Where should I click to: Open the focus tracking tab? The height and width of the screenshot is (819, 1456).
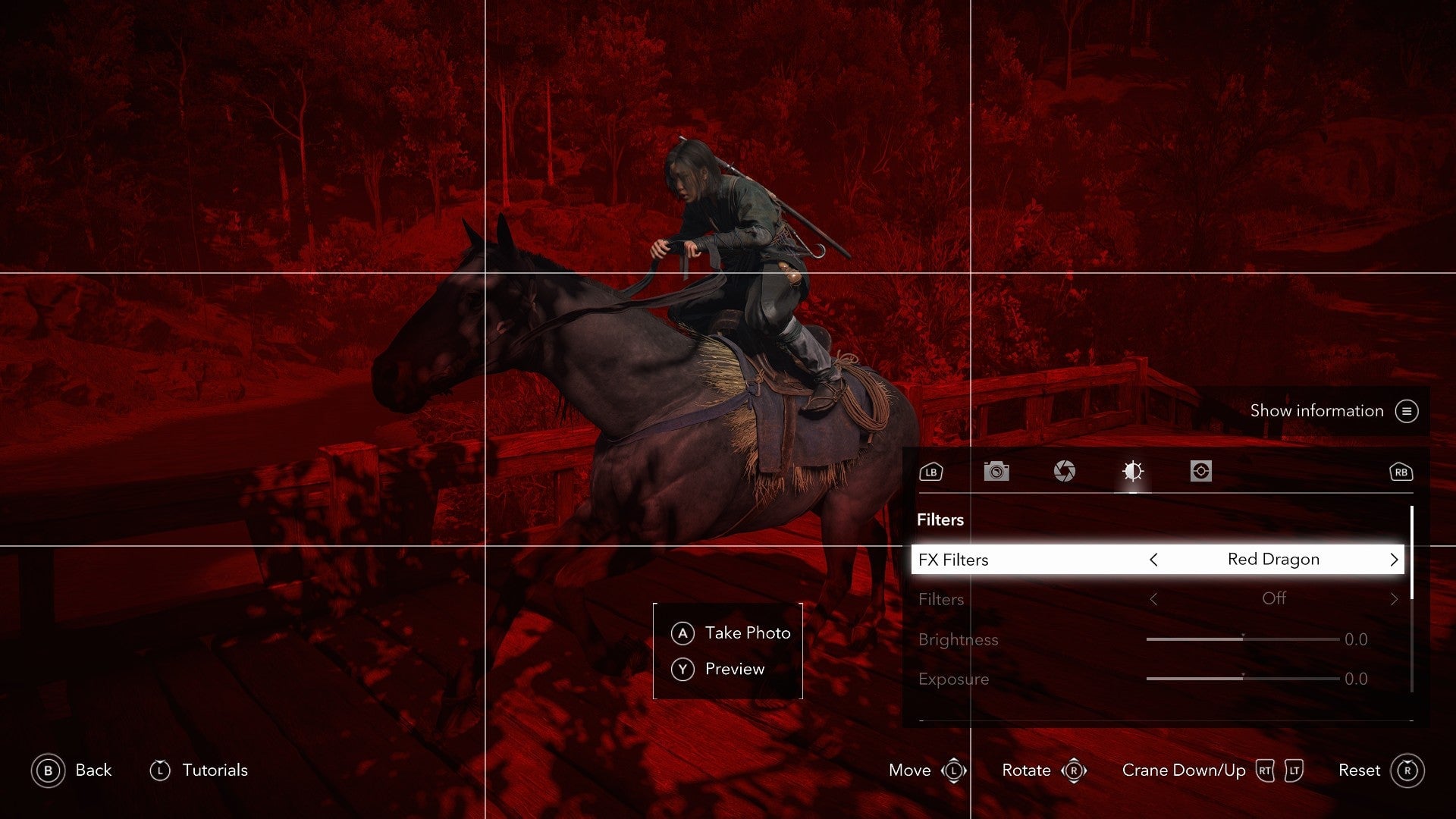1200,472
